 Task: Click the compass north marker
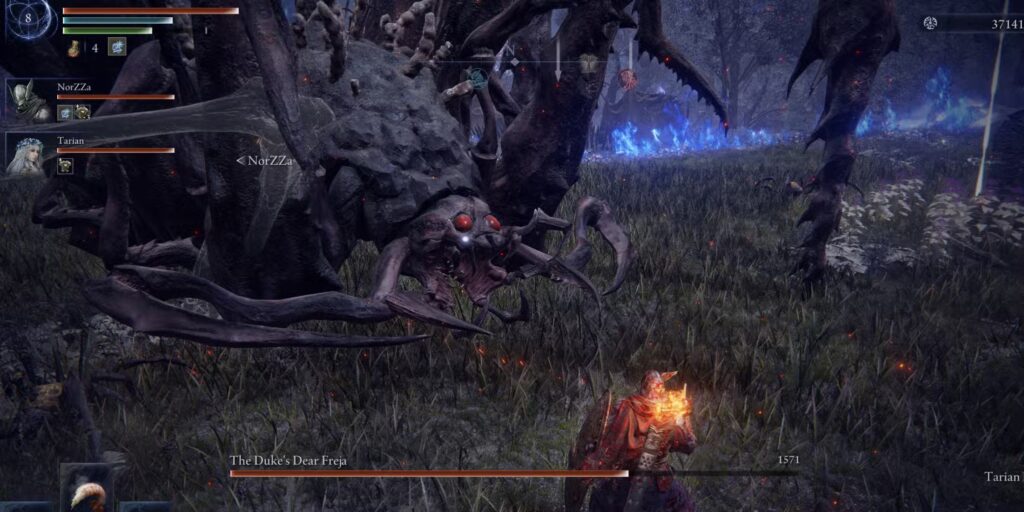[508, 48]
